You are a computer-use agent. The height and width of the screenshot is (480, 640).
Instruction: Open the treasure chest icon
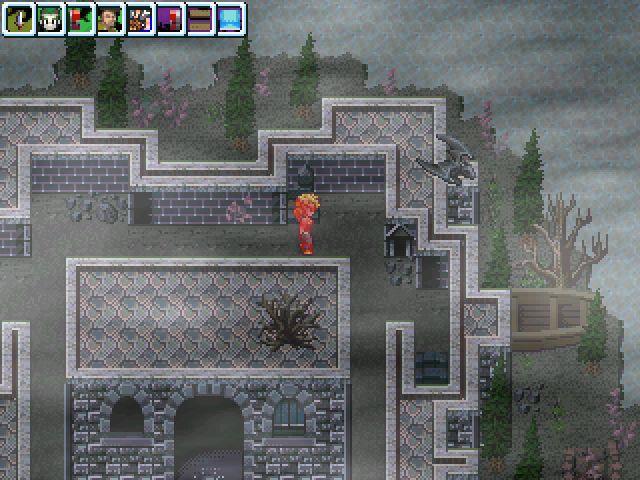point(199,18)
